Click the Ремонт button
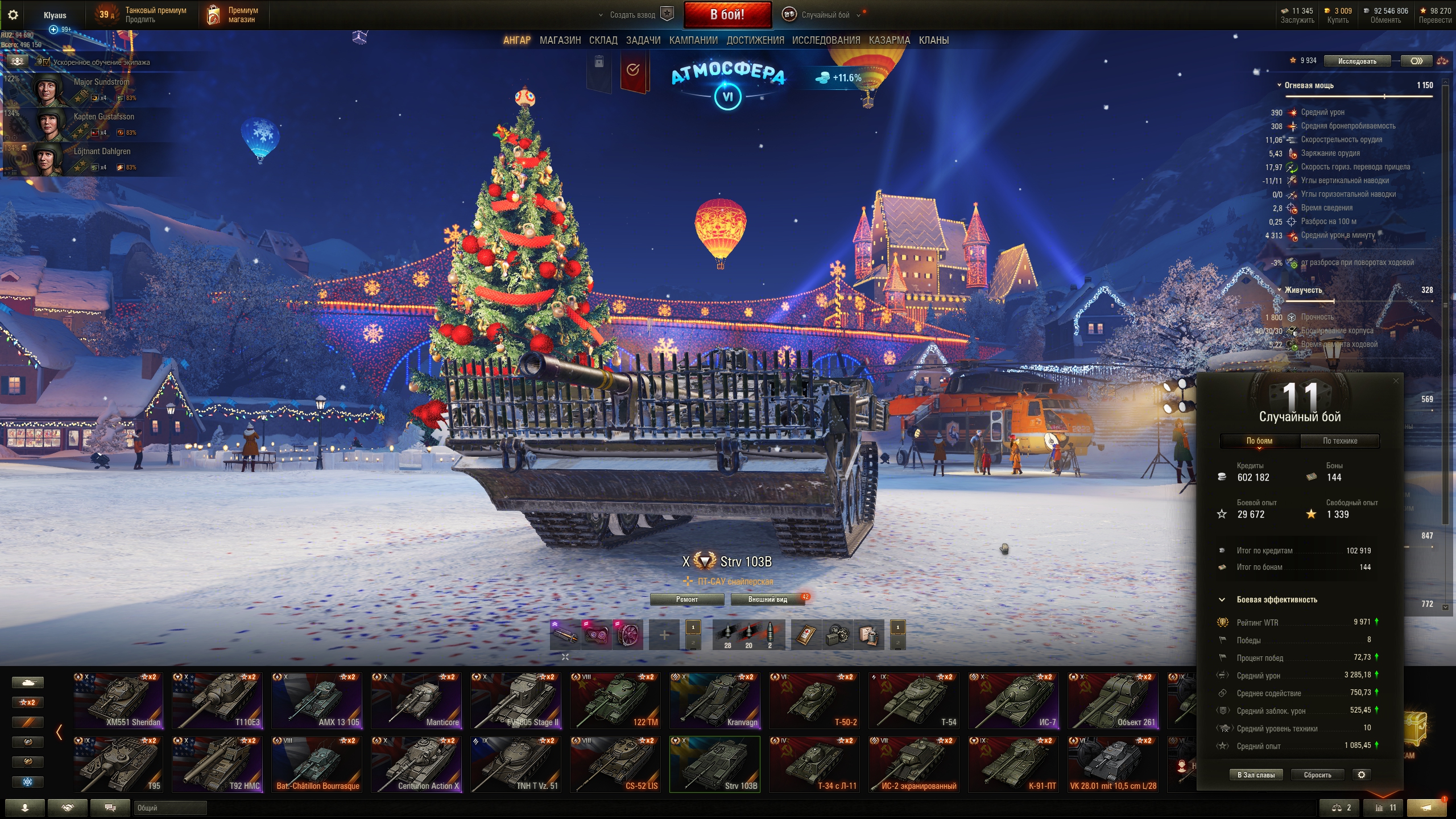 pos(686,599)
